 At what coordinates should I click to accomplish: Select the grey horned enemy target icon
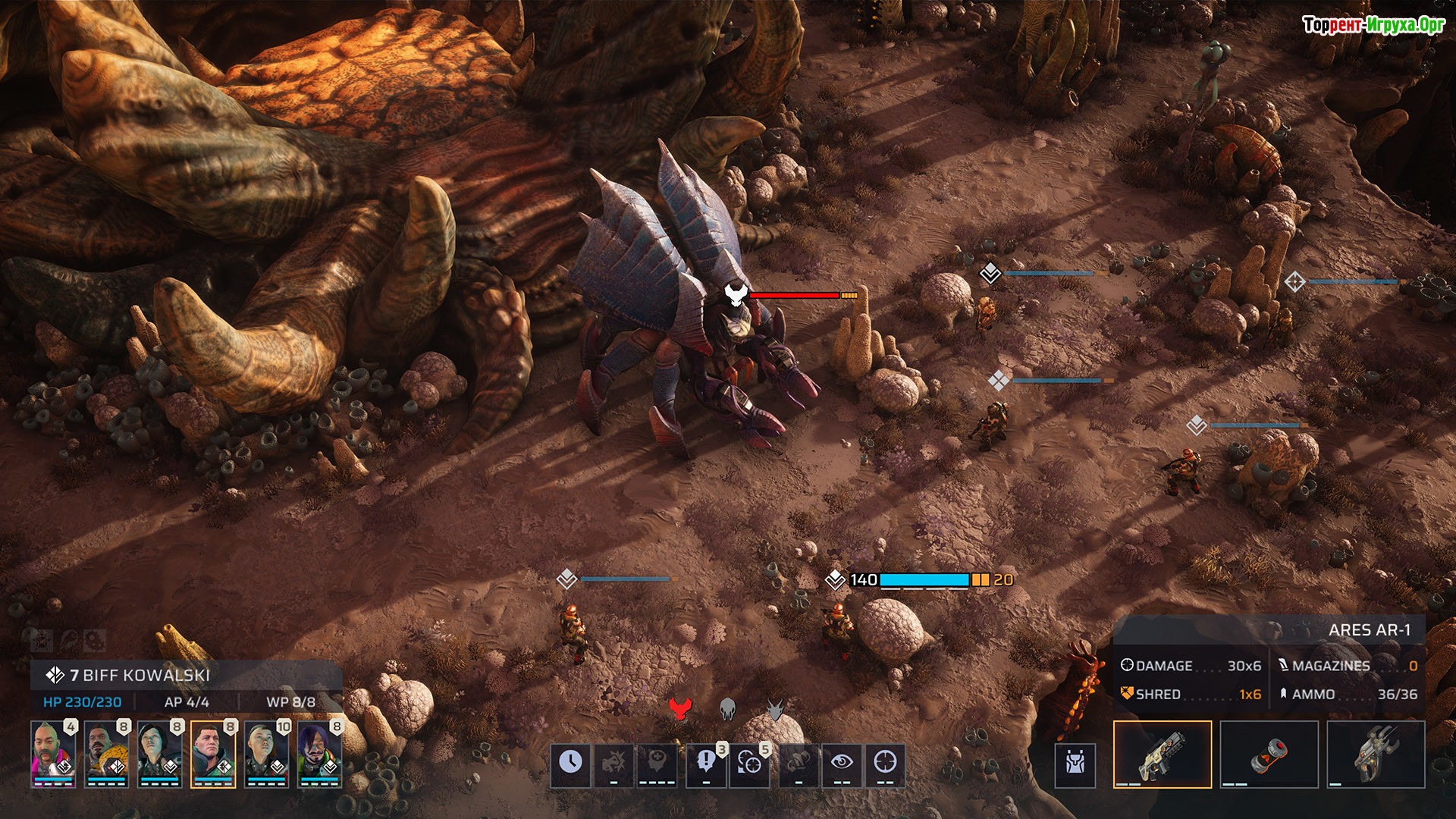pos(774,710)
